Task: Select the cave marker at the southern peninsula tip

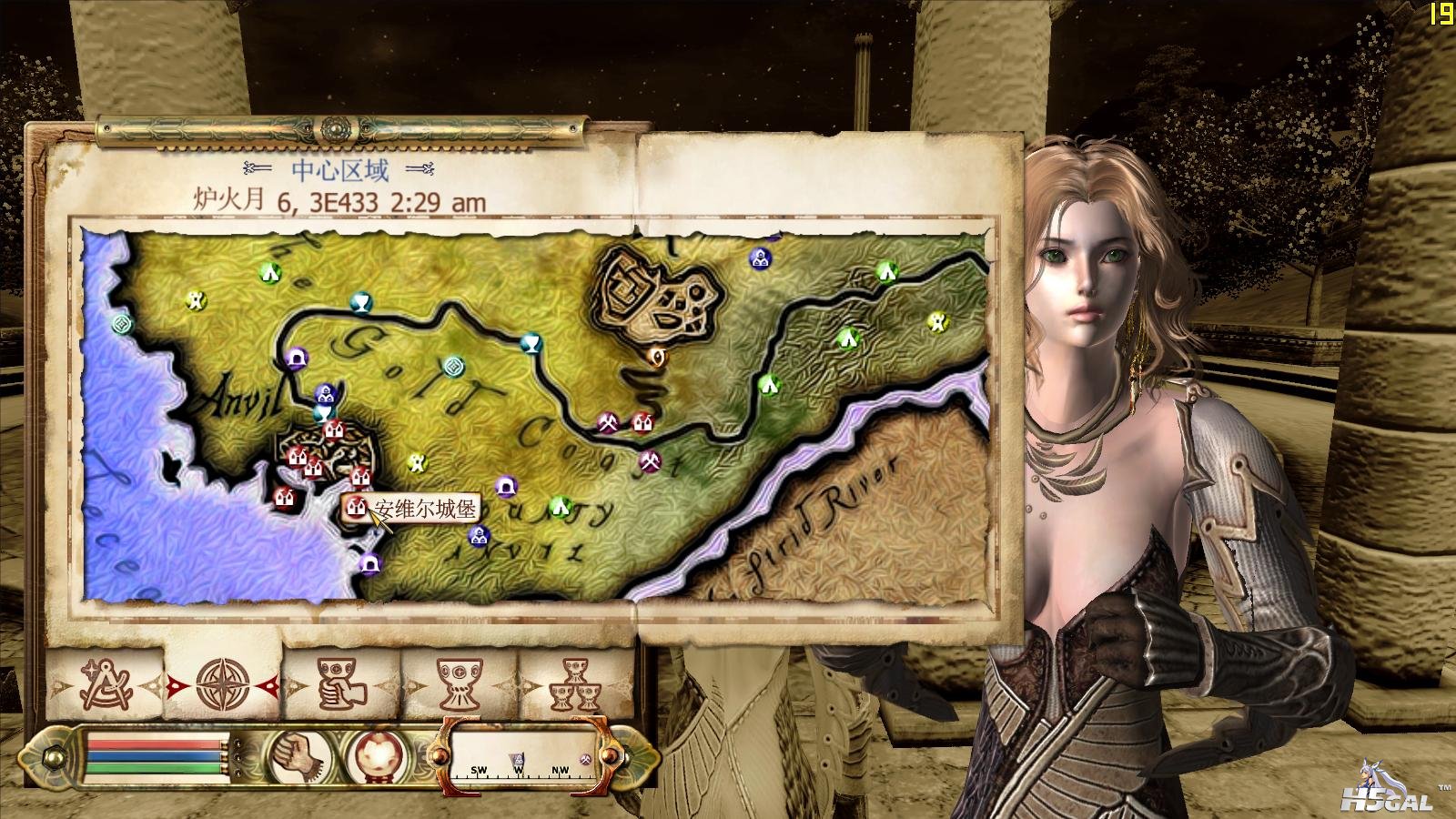Action: click(x=369, y=564)
